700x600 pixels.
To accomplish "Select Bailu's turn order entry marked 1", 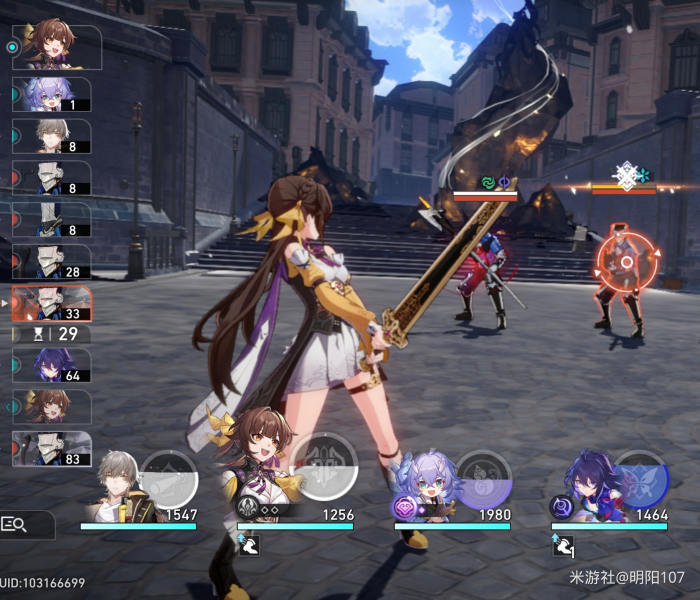I will [52, 94].
